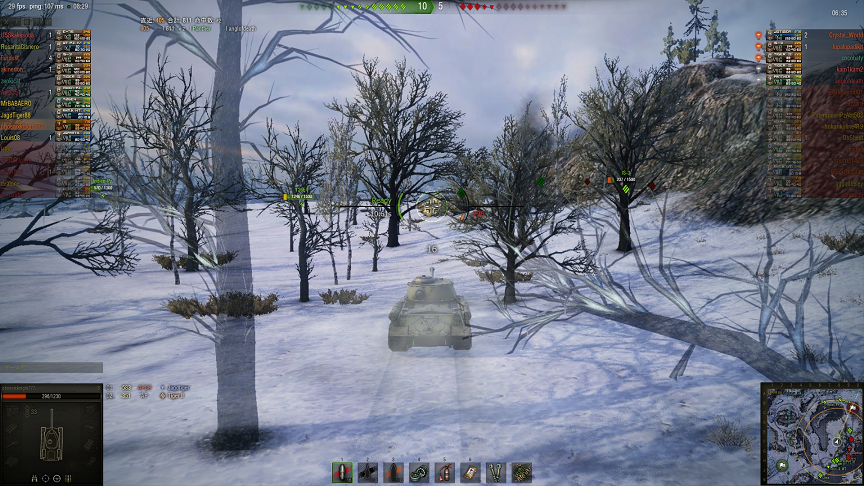Switch to the second shell slot
Viewport: 864px width, 486px height.
pos(368,472)
